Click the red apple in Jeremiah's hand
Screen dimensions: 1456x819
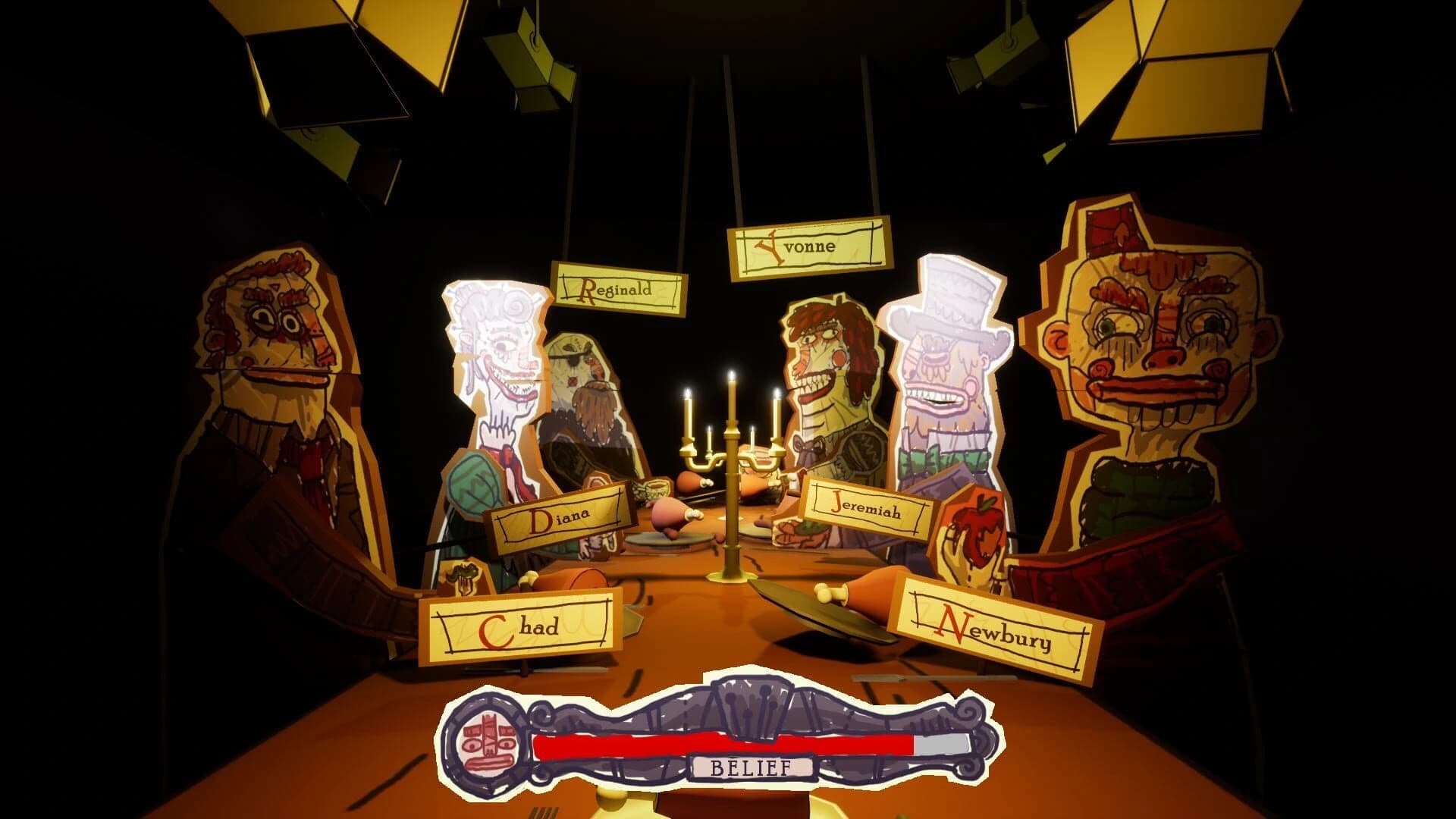979,531
